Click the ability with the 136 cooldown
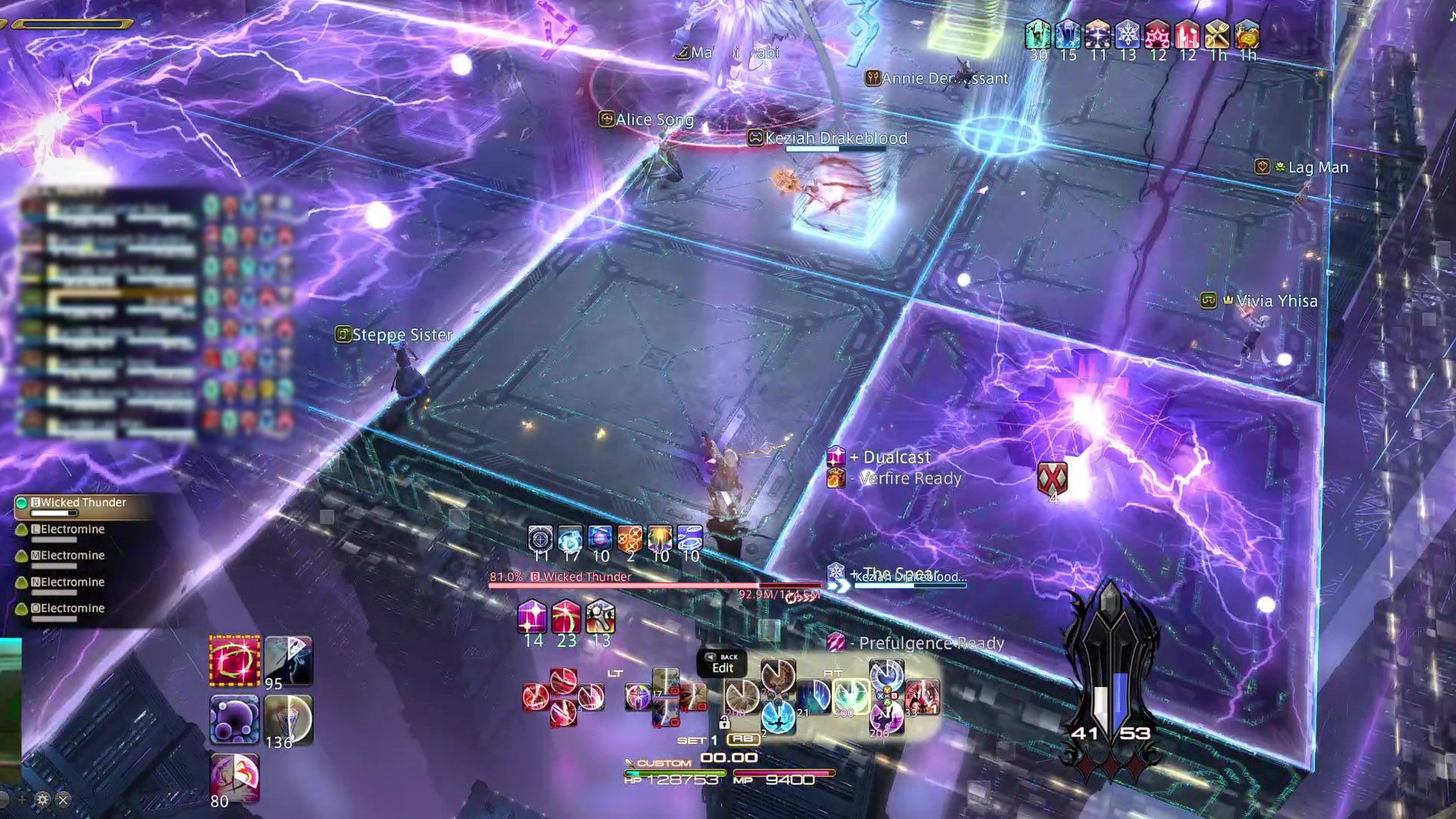Image resolution: width=1456 pixels, height=819 pixels. (x=288, y=719)
